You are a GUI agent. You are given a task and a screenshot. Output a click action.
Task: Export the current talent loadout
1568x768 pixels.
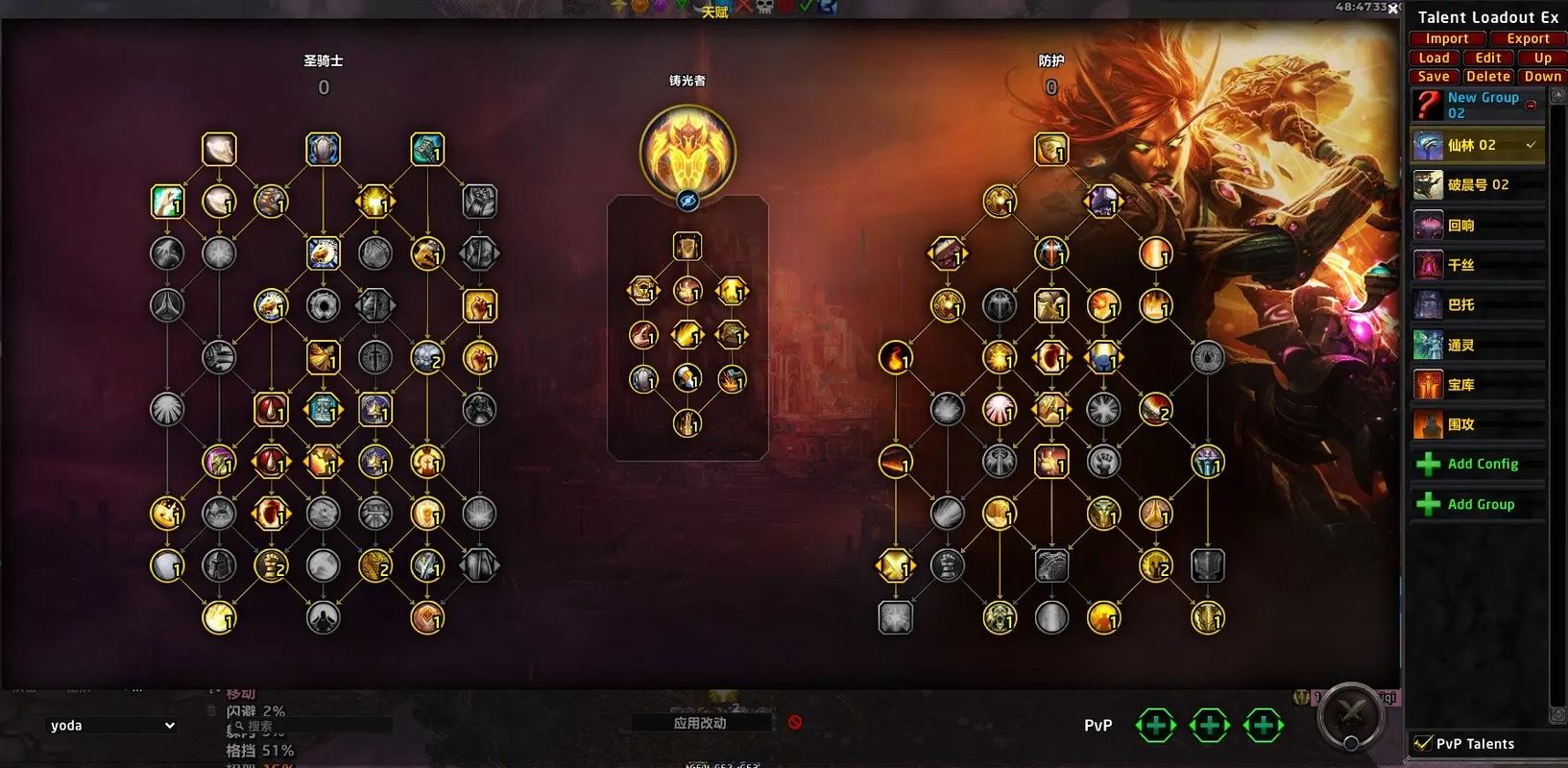tap(1527, 39)
